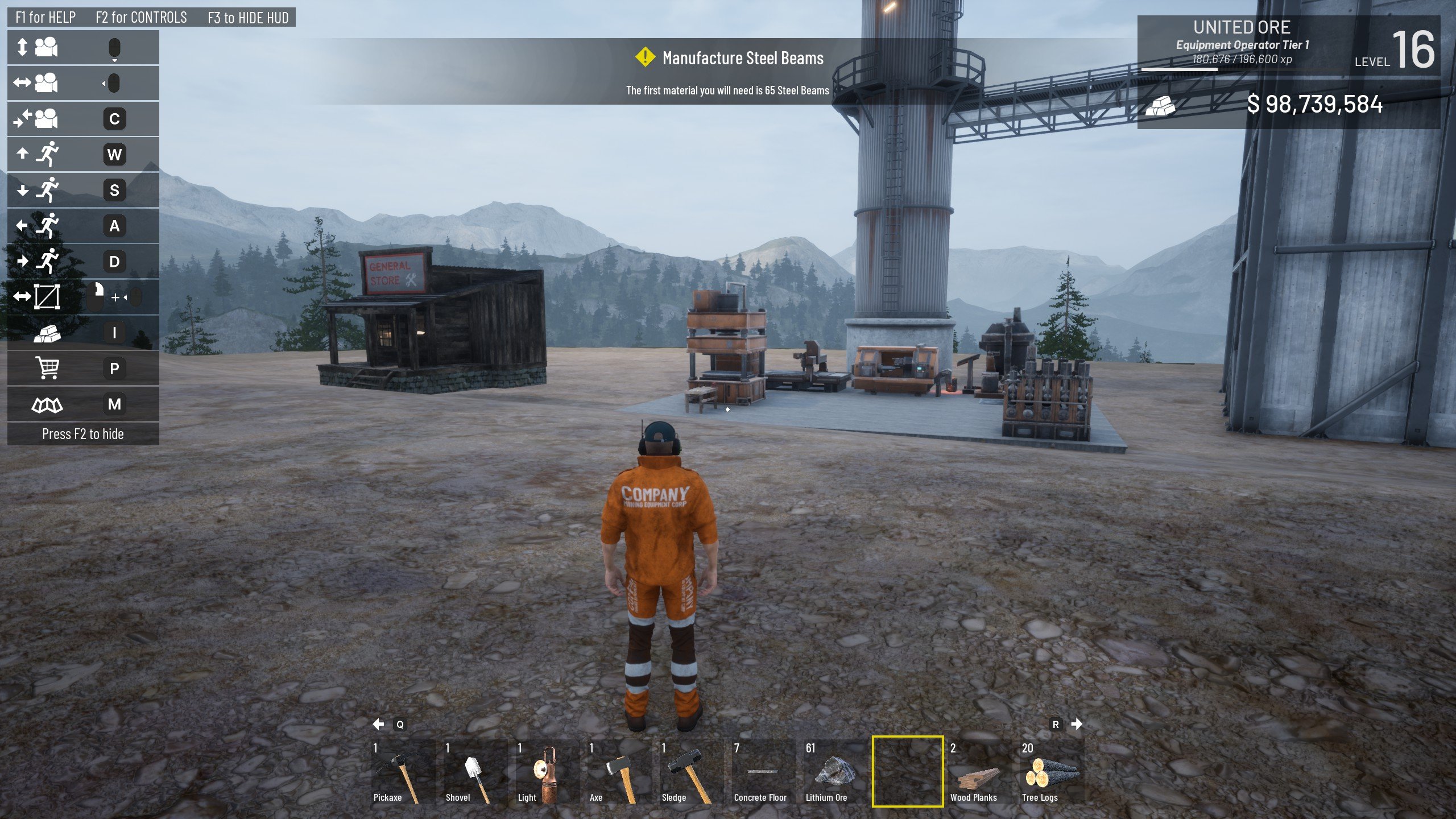Select the Wood Planks slot
This screenshot has width=1456, height=819.
coord(979,772)
